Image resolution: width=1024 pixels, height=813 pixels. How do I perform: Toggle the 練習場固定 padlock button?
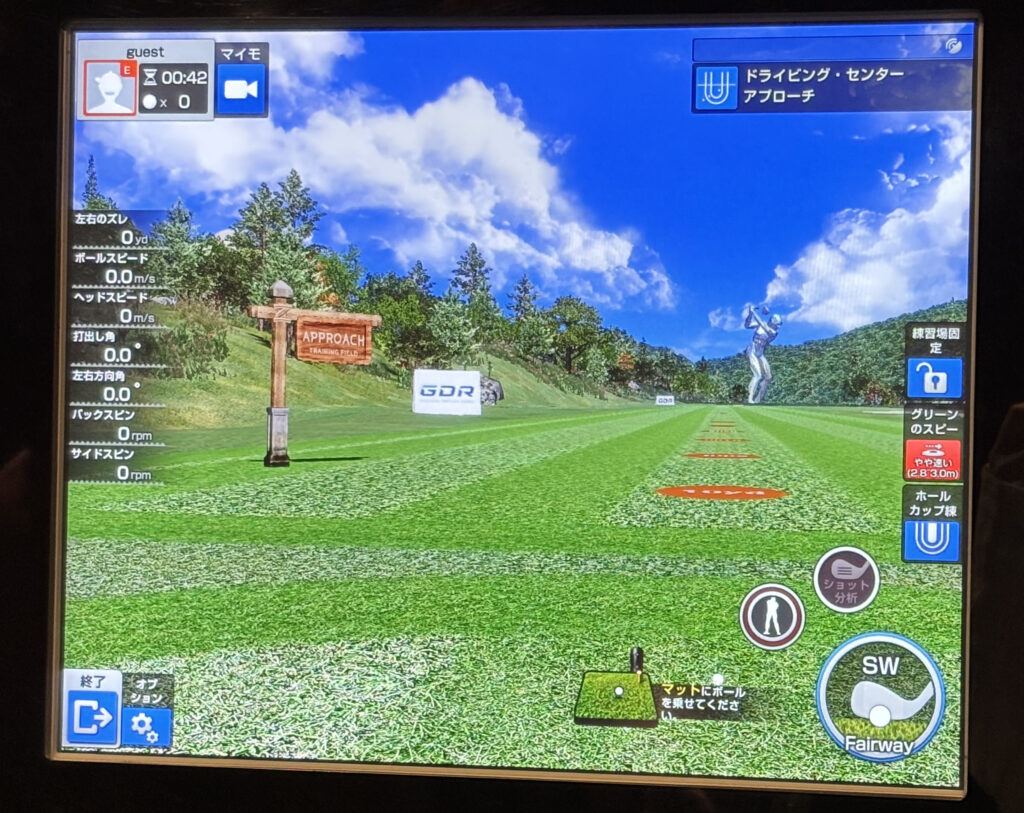tap(933, 377)
